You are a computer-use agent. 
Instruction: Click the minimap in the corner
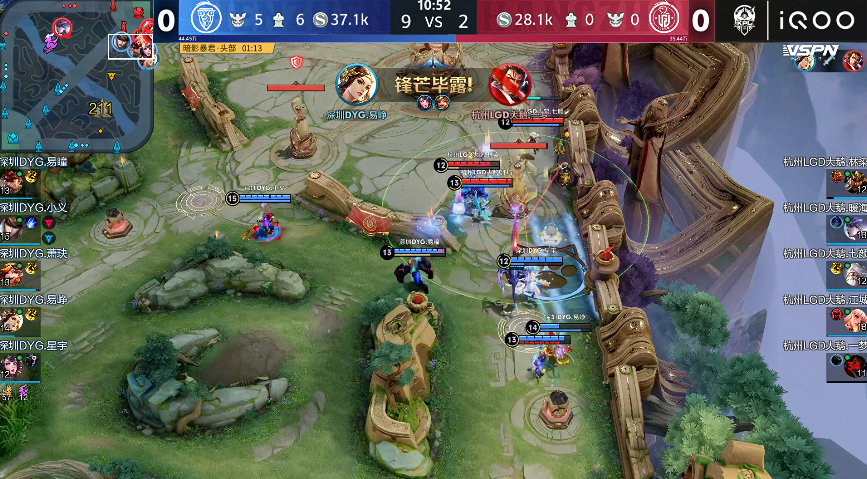coord(76,75)
